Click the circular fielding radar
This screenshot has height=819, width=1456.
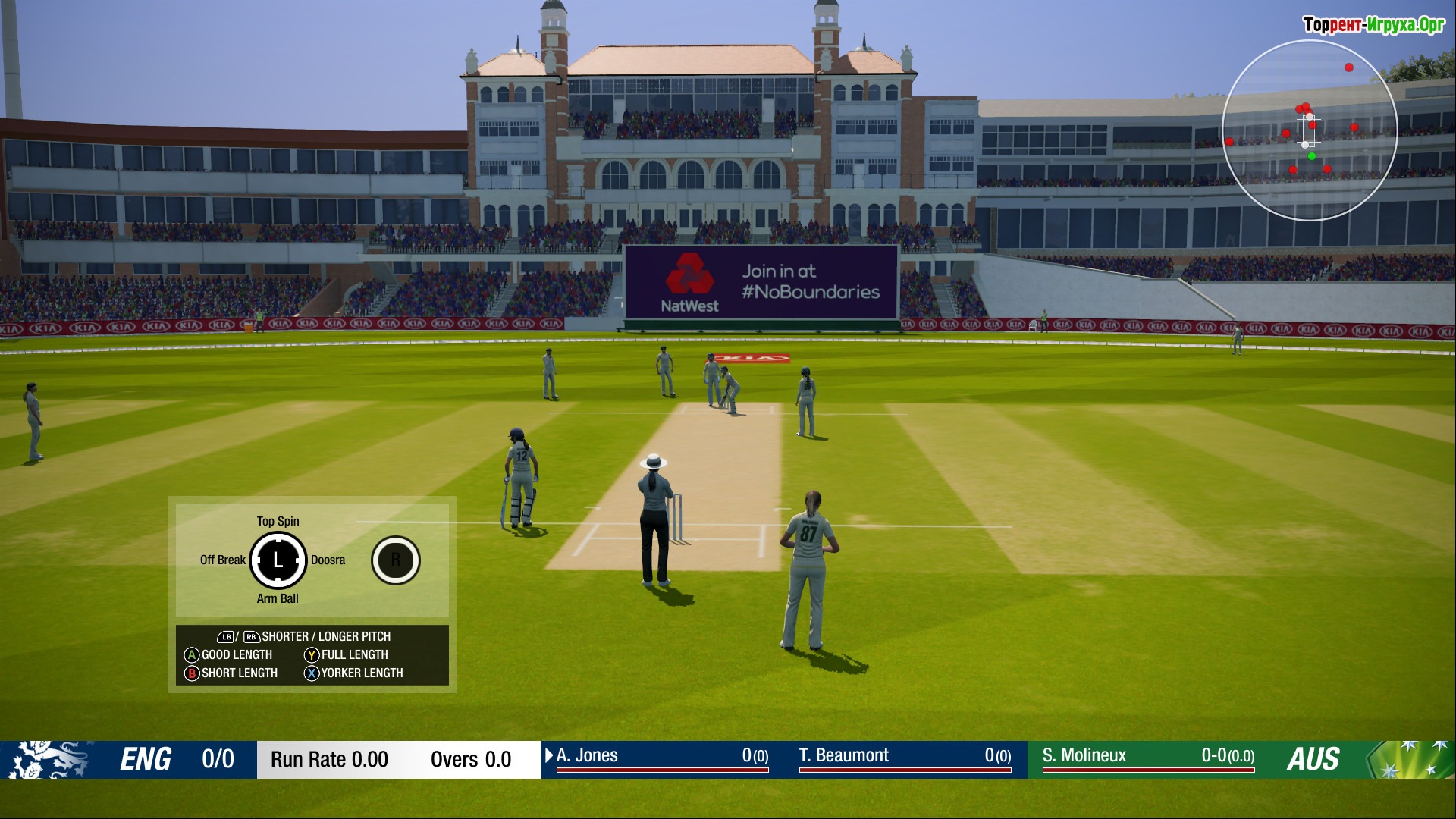pos(1310,130)
